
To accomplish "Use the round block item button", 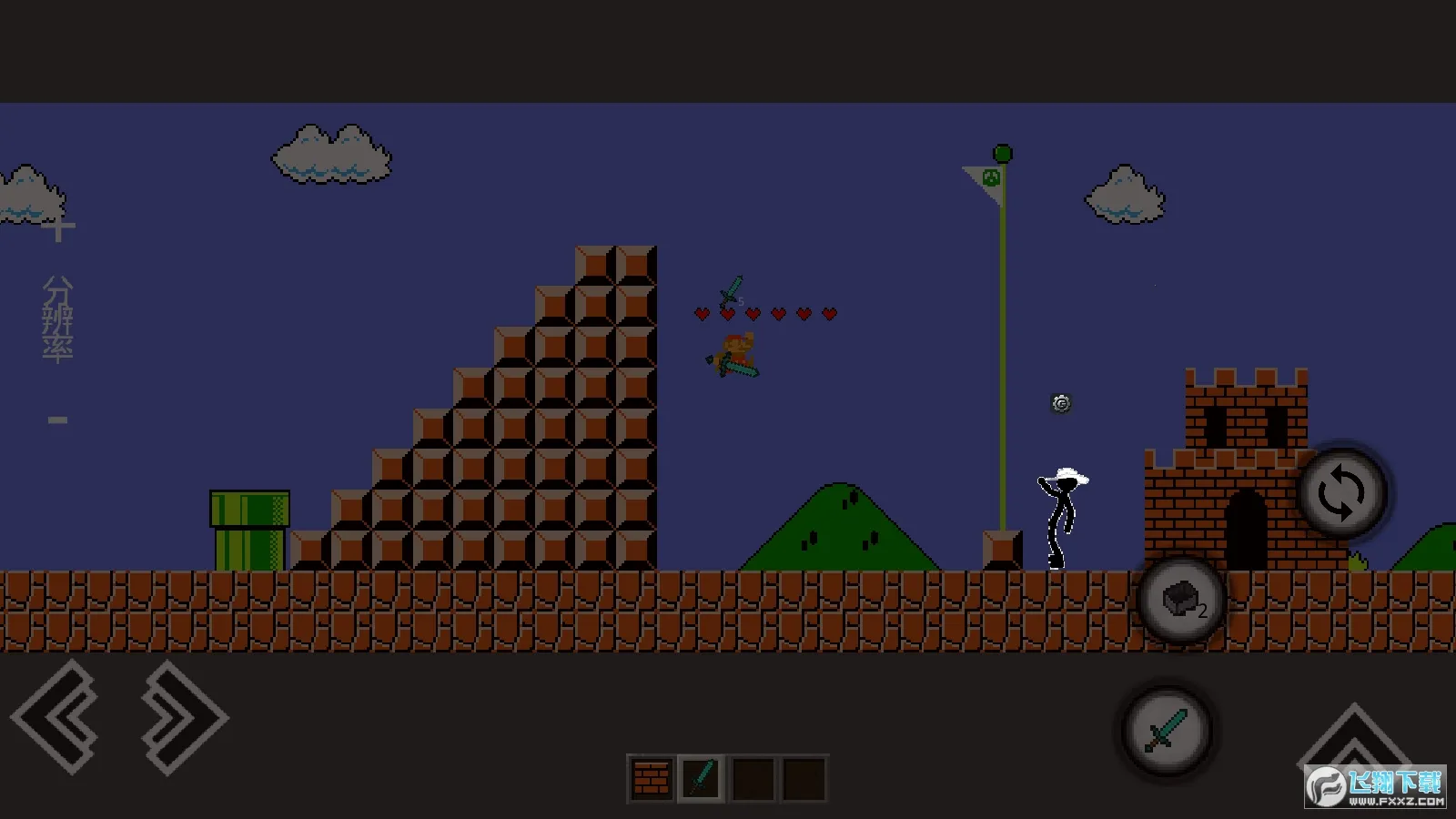I will click(1182, 601).
